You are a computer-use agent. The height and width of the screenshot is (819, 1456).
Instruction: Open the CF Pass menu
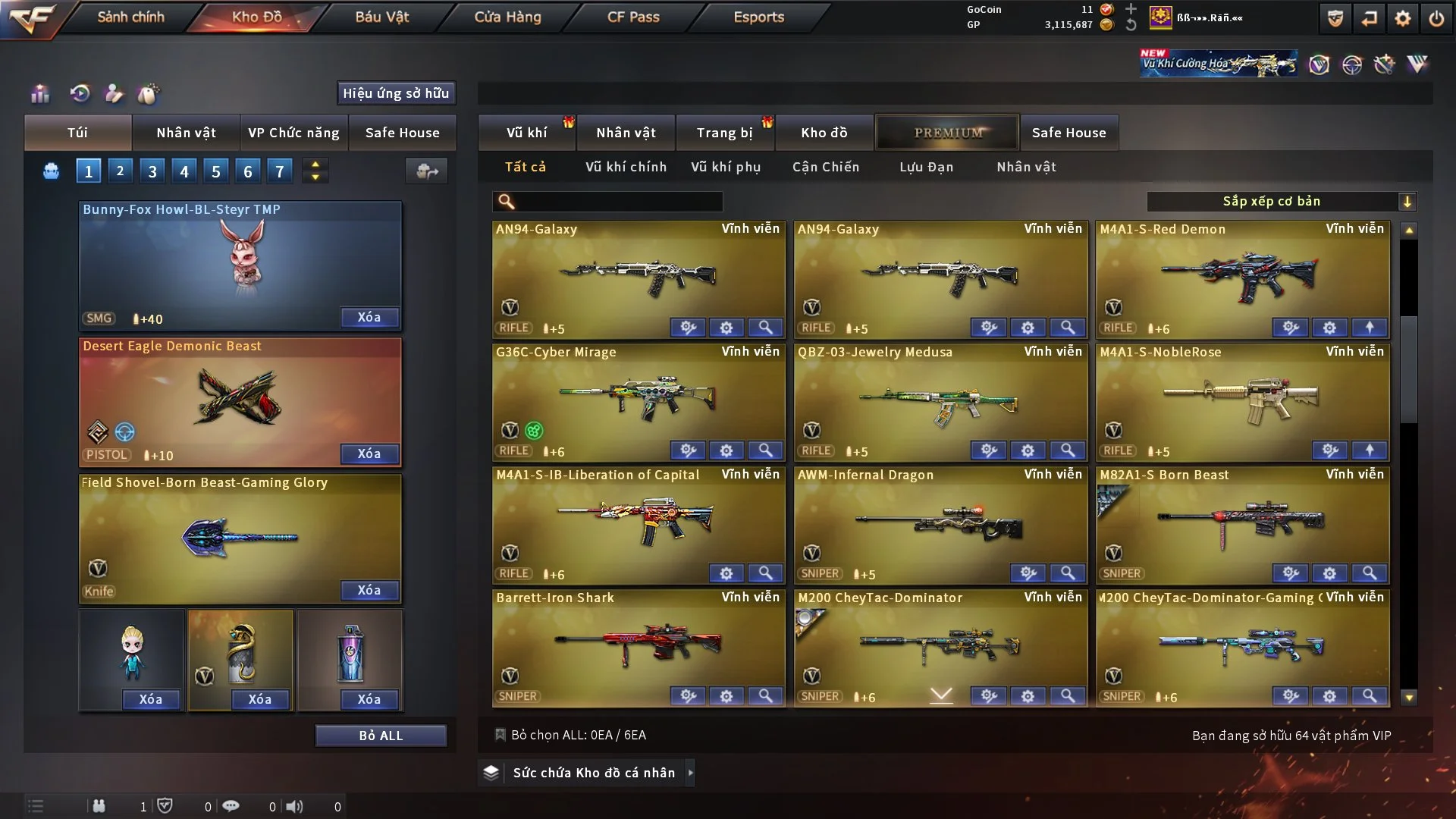coord(633,17)
